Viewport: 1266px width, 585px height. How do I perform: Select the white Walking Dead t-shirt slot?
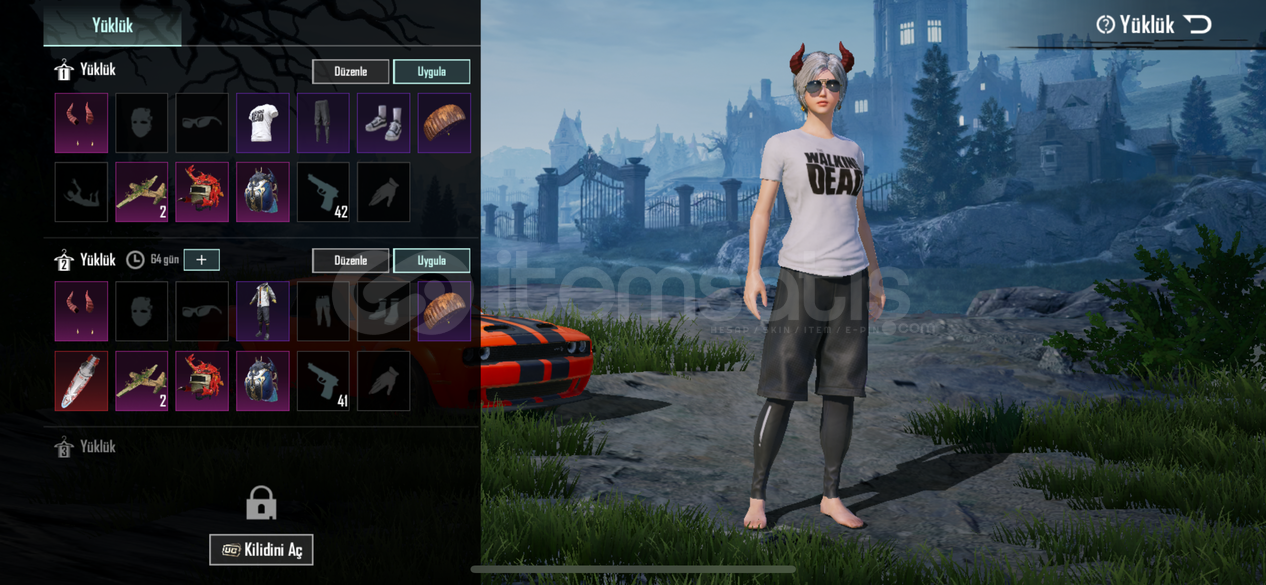(263, 123)
